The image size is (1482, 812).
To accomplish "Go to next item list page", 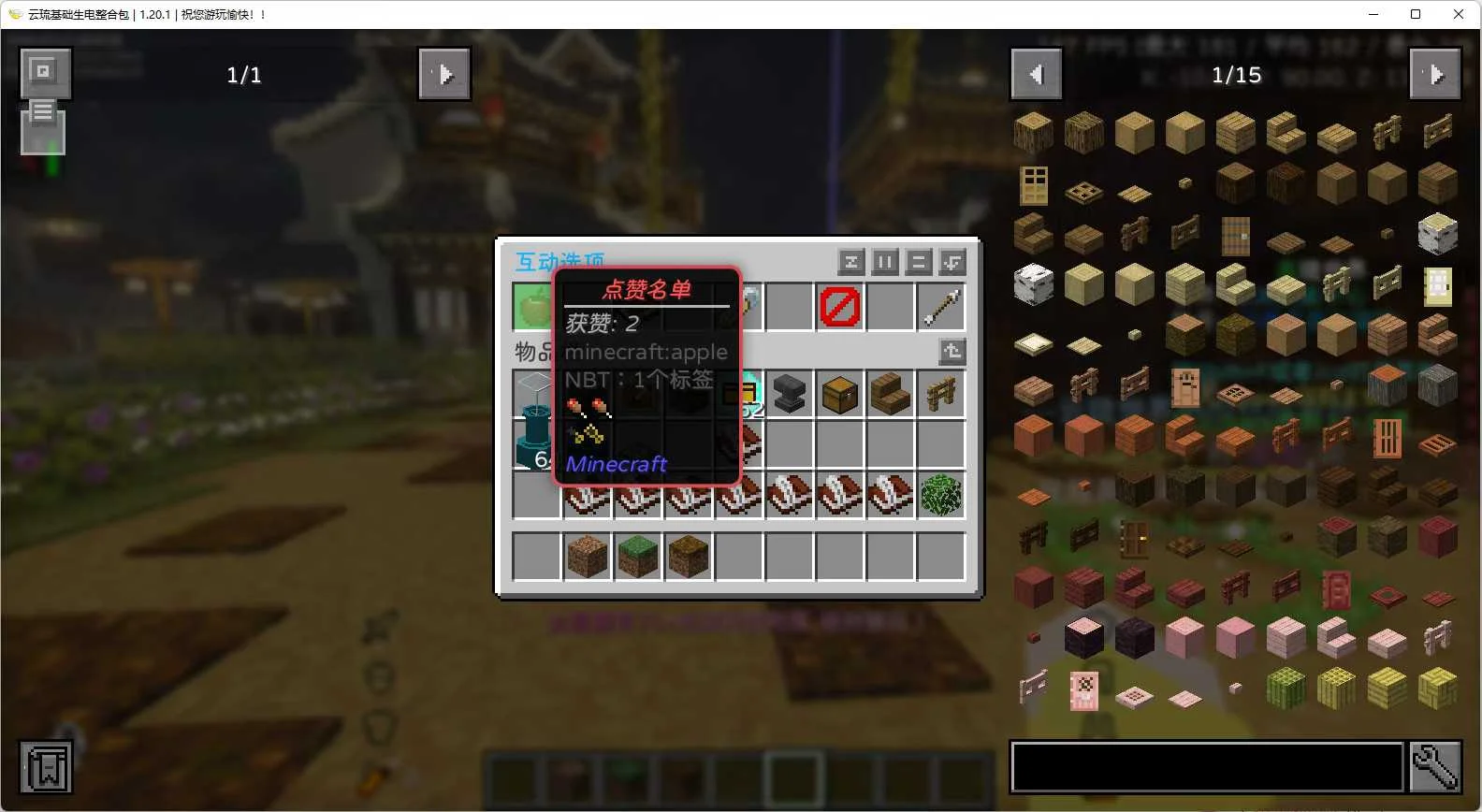I will coord(1435,74).
